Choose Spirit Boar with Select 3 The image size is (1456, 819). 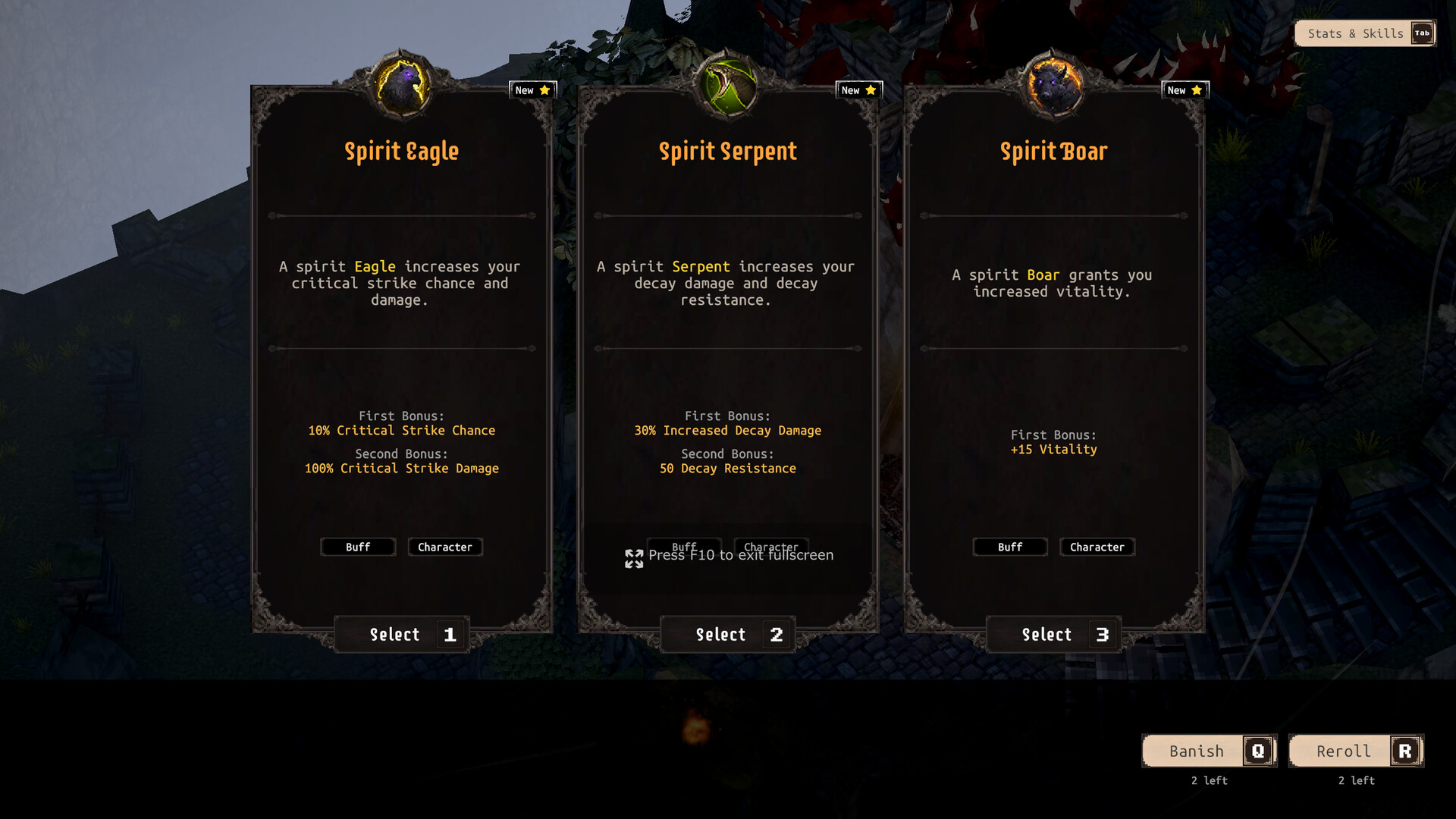tap(1053, 635)
